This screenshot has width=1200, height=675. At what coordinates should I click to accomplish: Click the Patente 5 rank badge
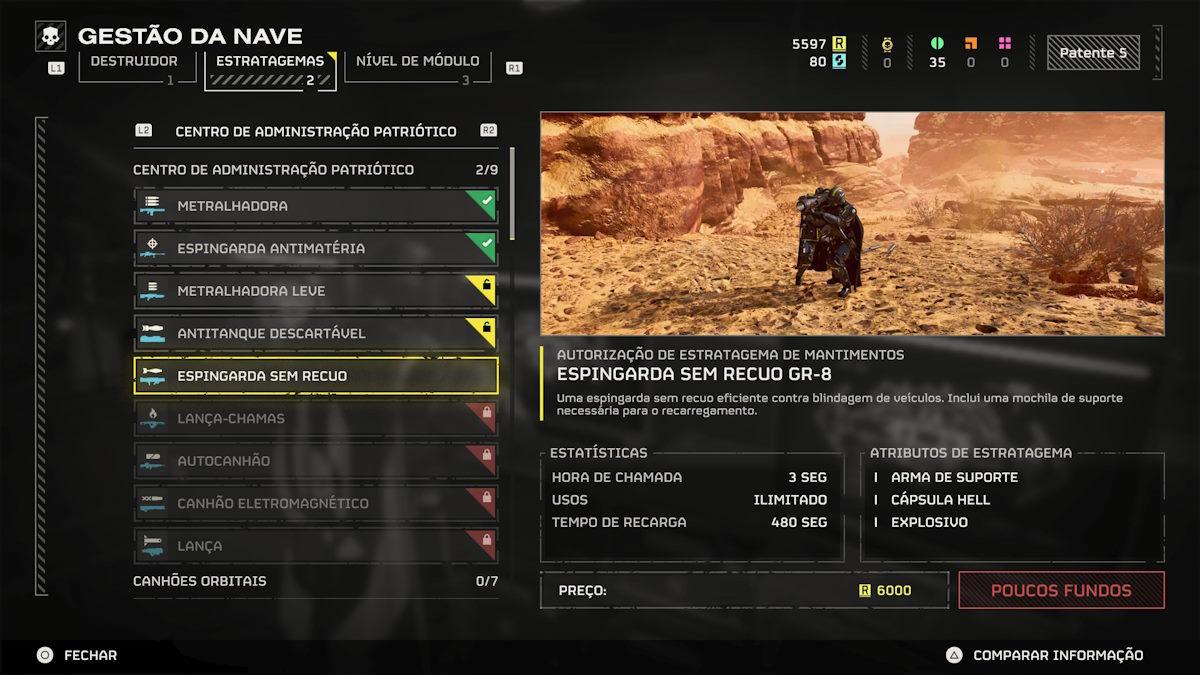click(x=1092, y=53)
